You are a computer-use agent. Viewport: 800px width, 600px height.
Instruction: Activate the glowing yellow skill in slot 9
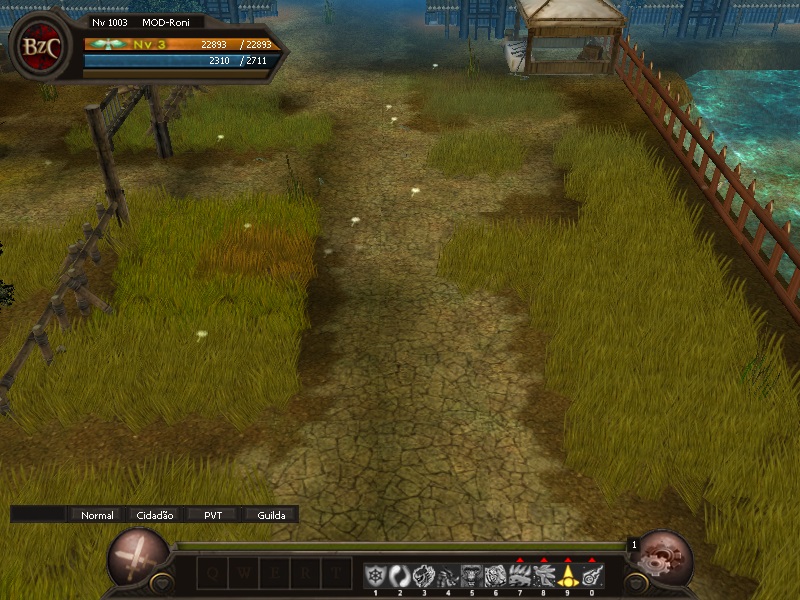click(567, 575)
